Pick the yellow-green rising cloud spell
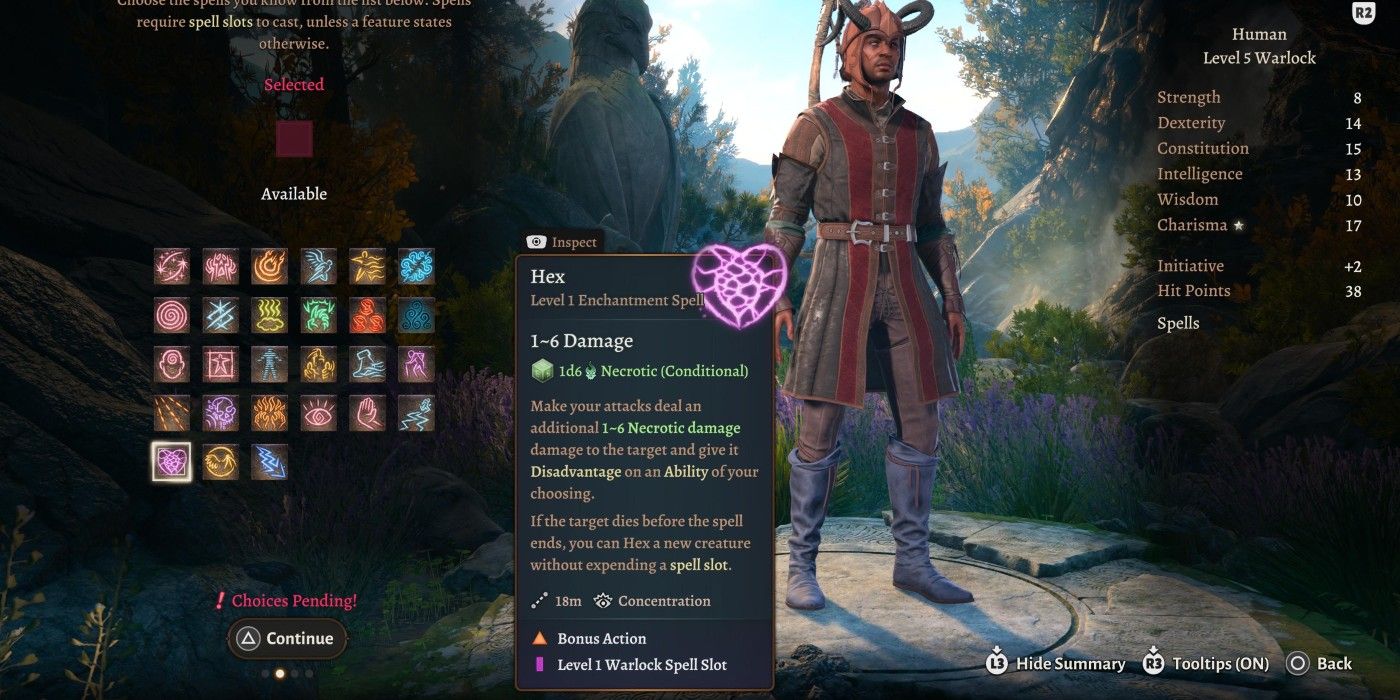Image resolution: width=1400 pixels, height=700 pixels. (x=270, y=315)
